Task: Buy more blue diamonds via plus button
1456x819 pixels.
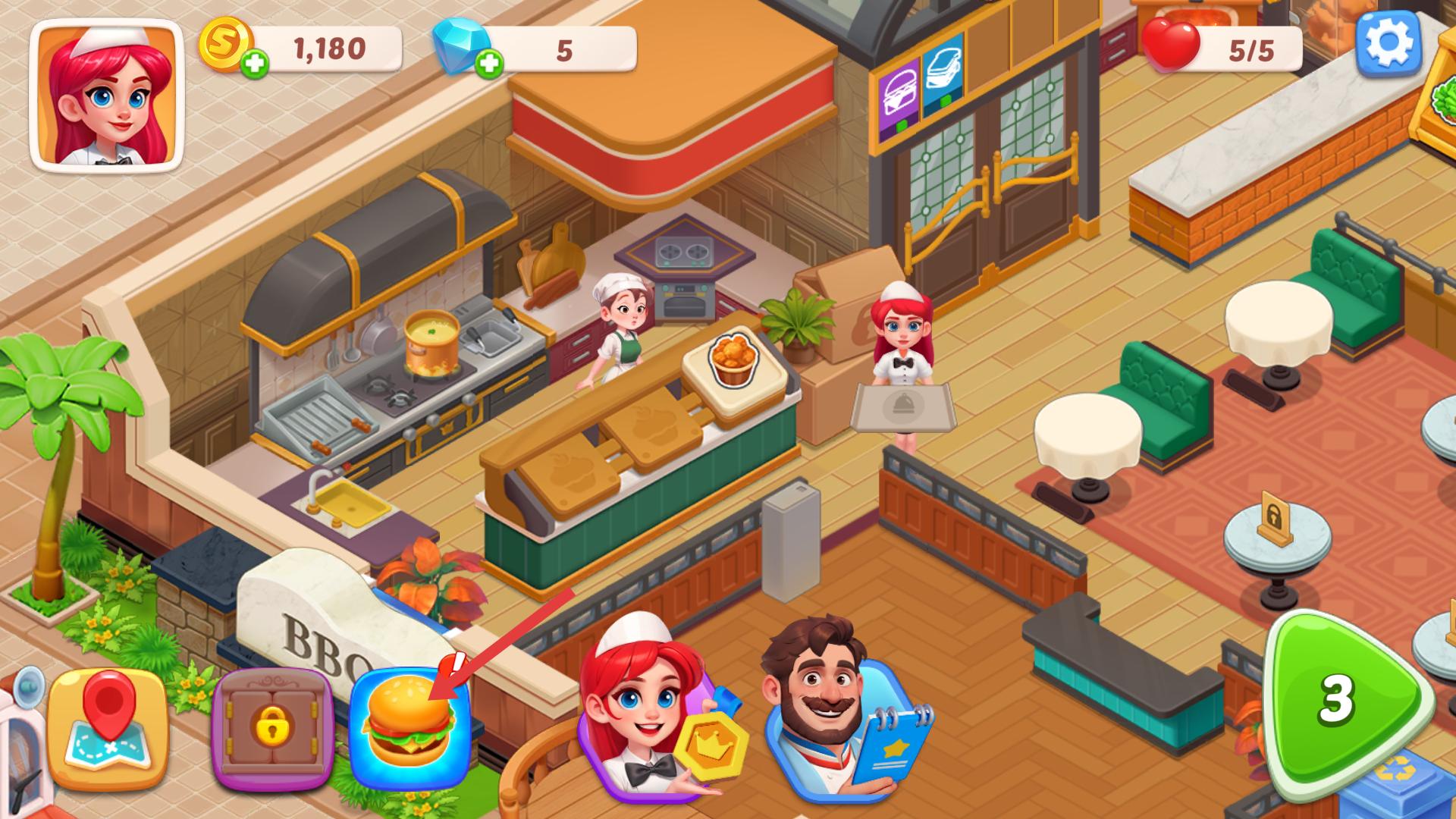Action: coord(490,64)
